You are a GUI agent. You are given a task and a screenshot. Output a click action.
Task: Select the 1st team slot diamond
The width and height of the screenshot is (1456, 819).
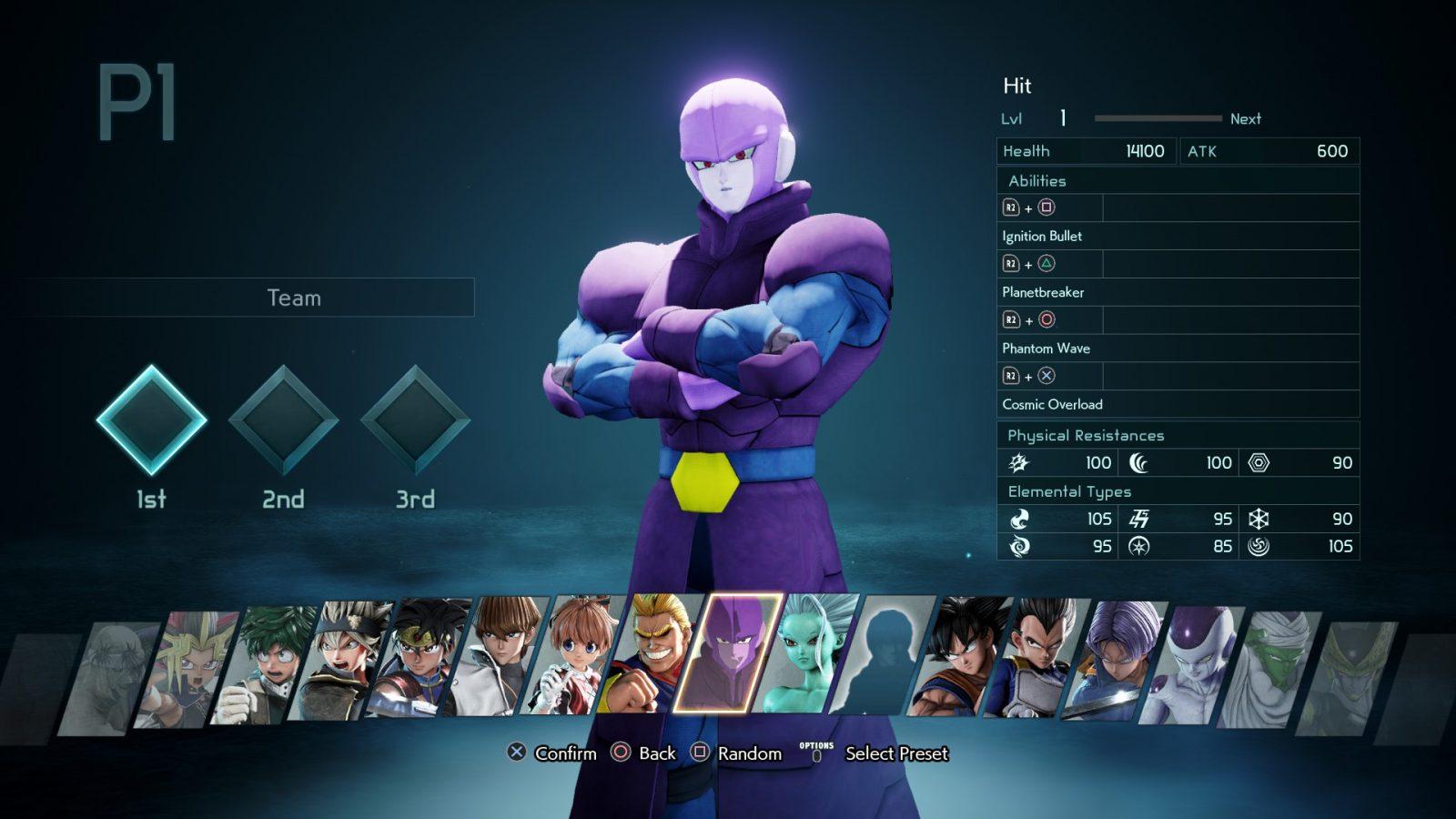pyautogui.click(x=151, y=420)
